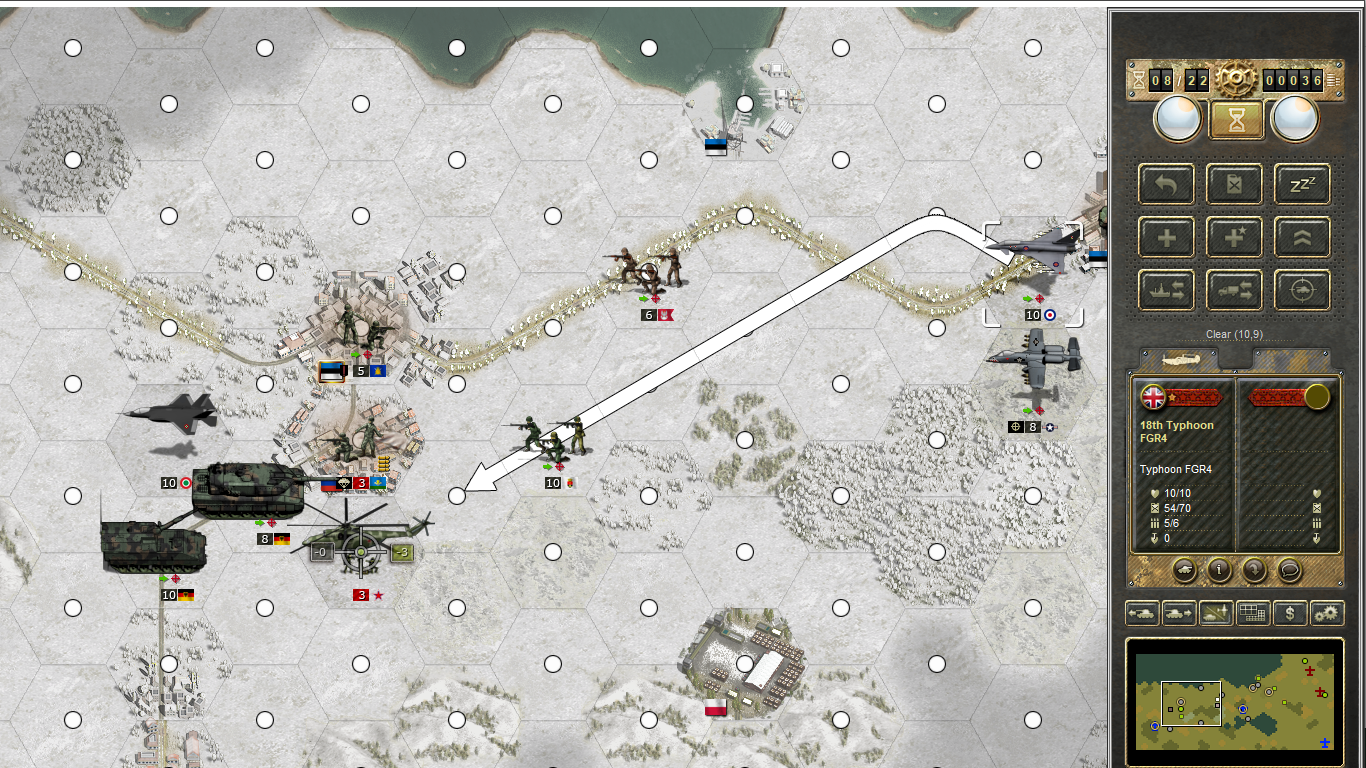End the turn with the hourglass button

point(1235,120)
